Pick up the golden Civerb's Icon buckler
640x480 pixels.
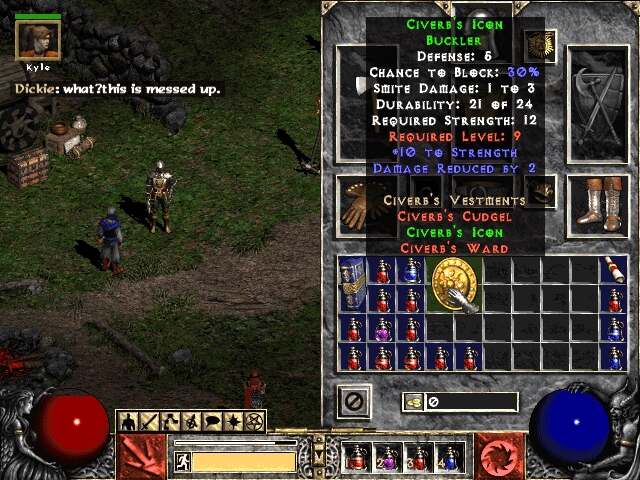(456, 284)
